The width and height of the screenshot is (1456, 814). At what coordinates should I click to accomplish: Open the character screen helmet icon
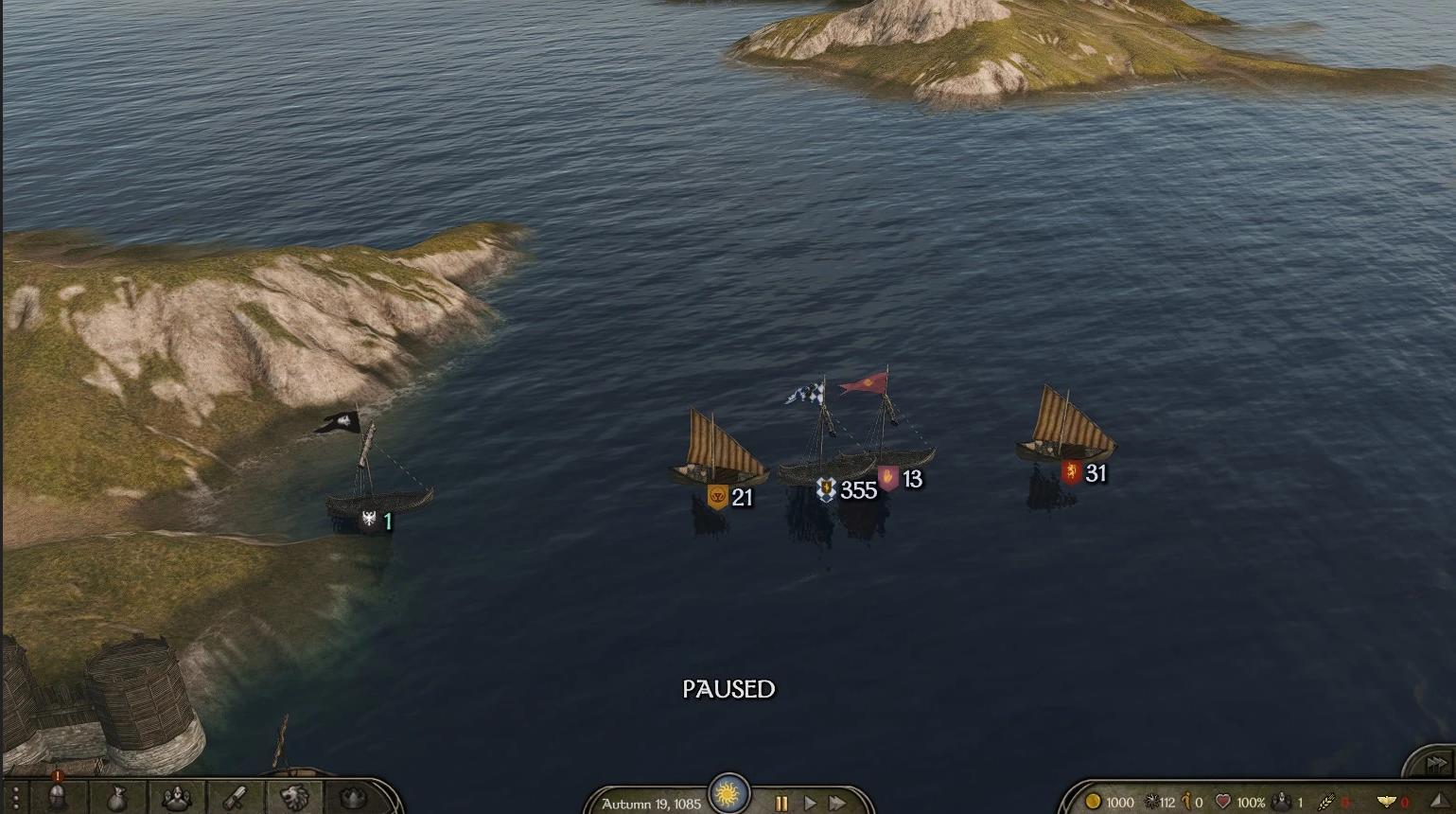[57, 798]
